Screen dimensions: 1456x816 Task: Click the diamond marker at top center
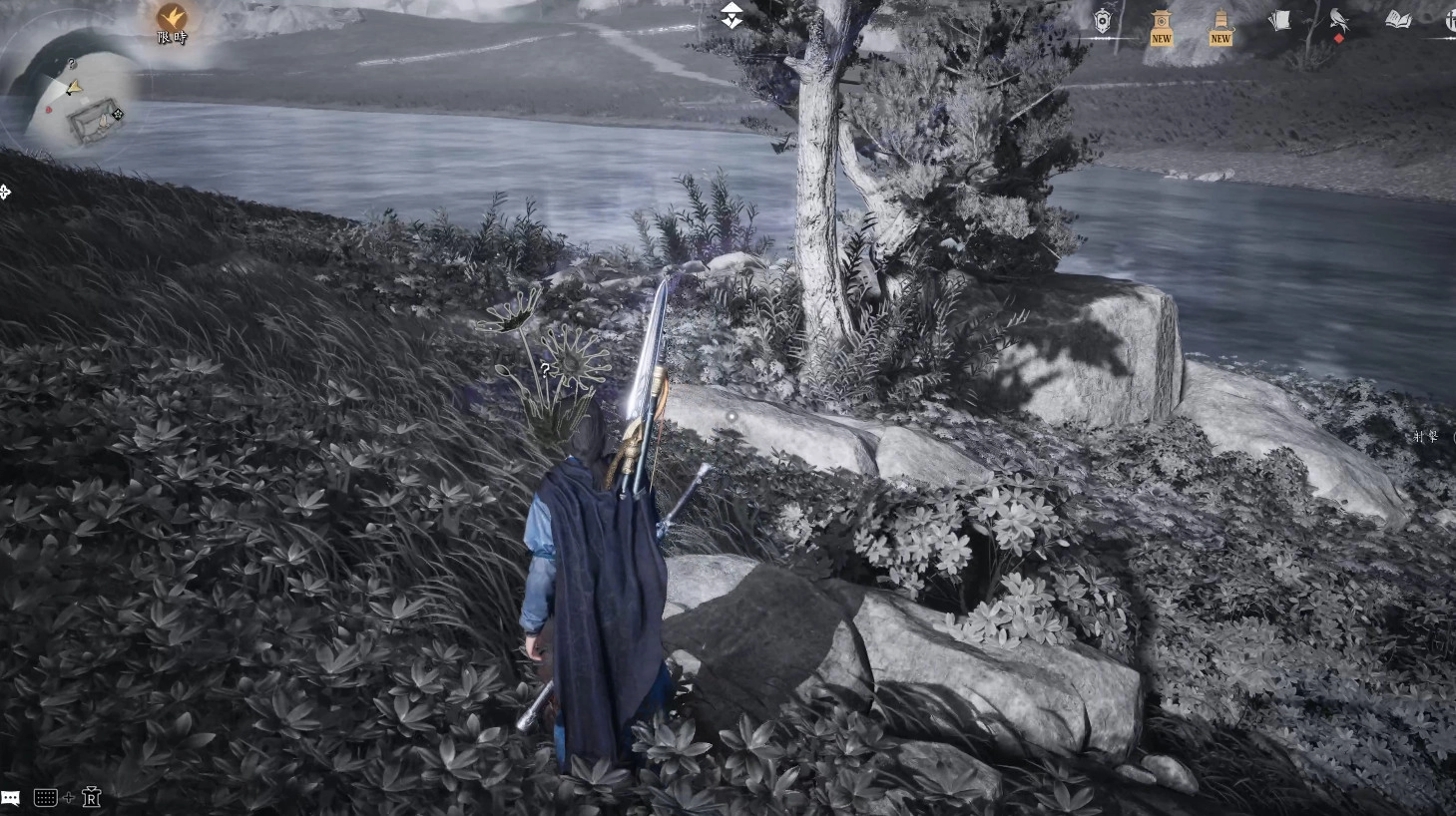pos(731,15)
